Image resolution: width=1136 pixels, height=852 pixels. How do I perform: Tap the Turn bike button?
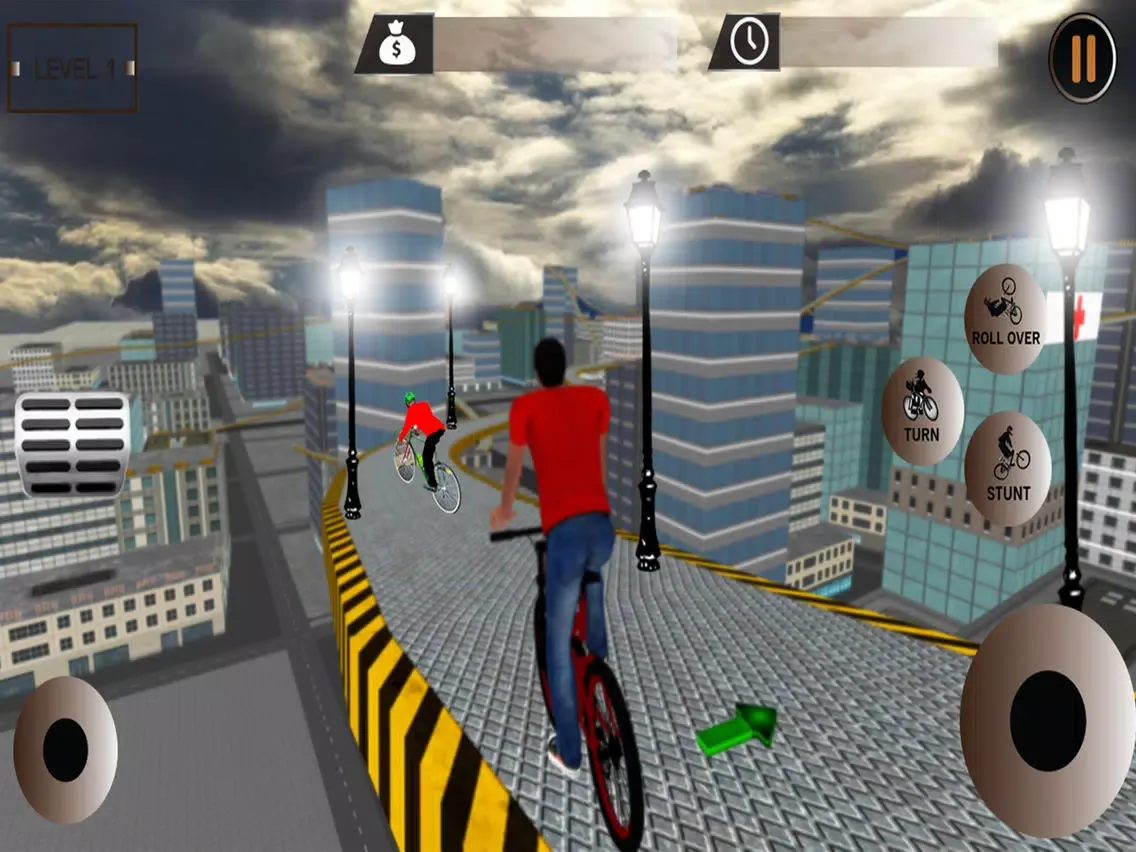point(922,411)
